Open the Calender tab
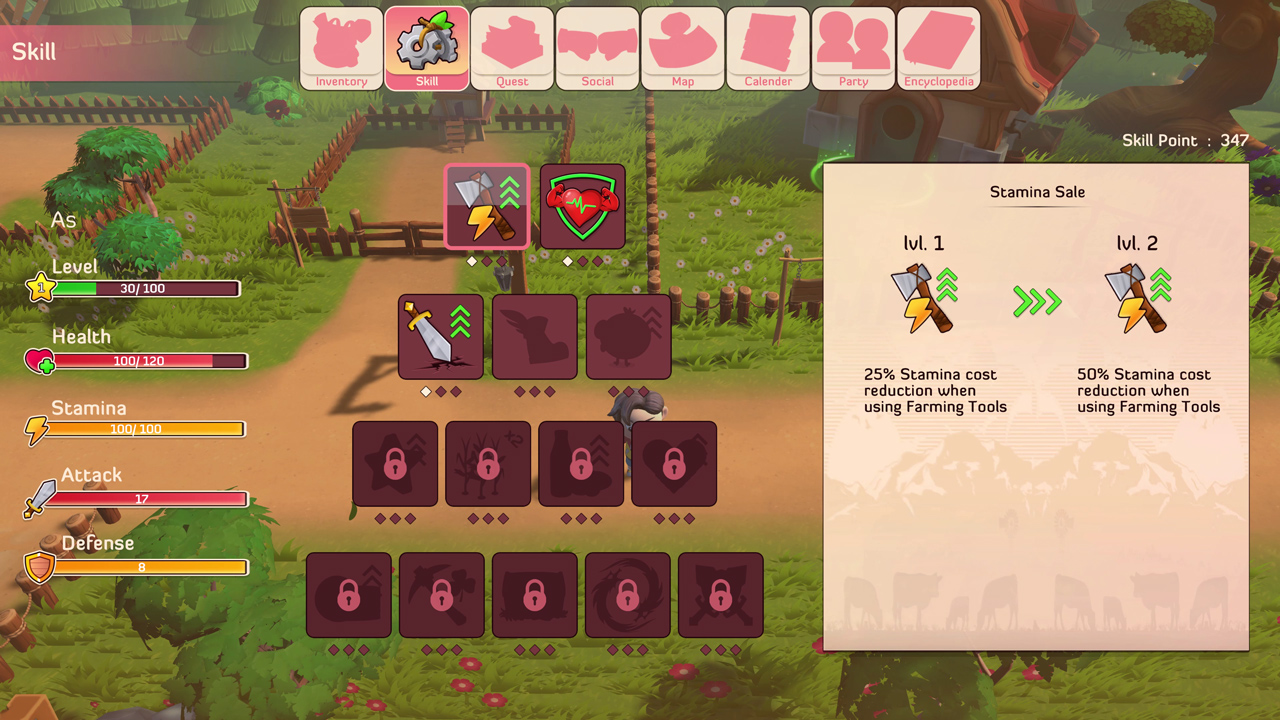The width and height of the screenshot is (1280, 720). click(767, 47)
